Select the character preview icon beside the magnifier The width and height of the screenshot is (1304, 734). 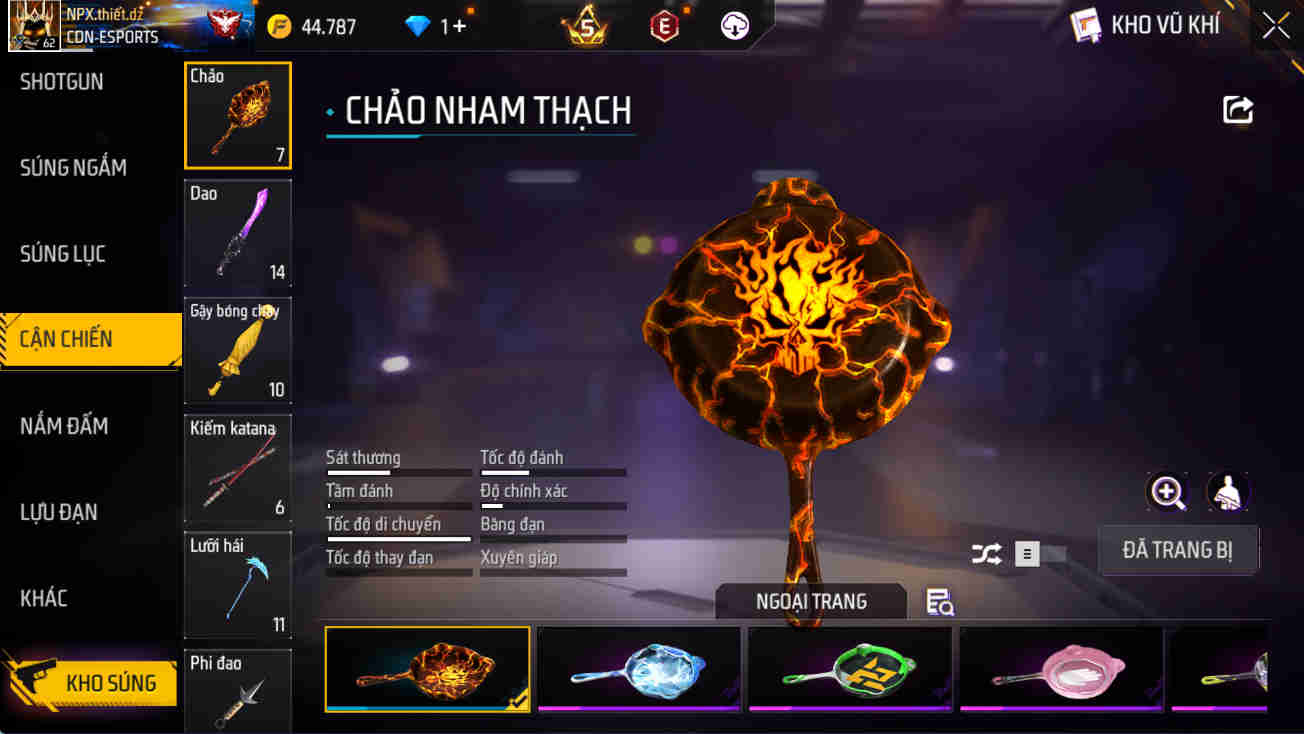(x=1228, y=493)
